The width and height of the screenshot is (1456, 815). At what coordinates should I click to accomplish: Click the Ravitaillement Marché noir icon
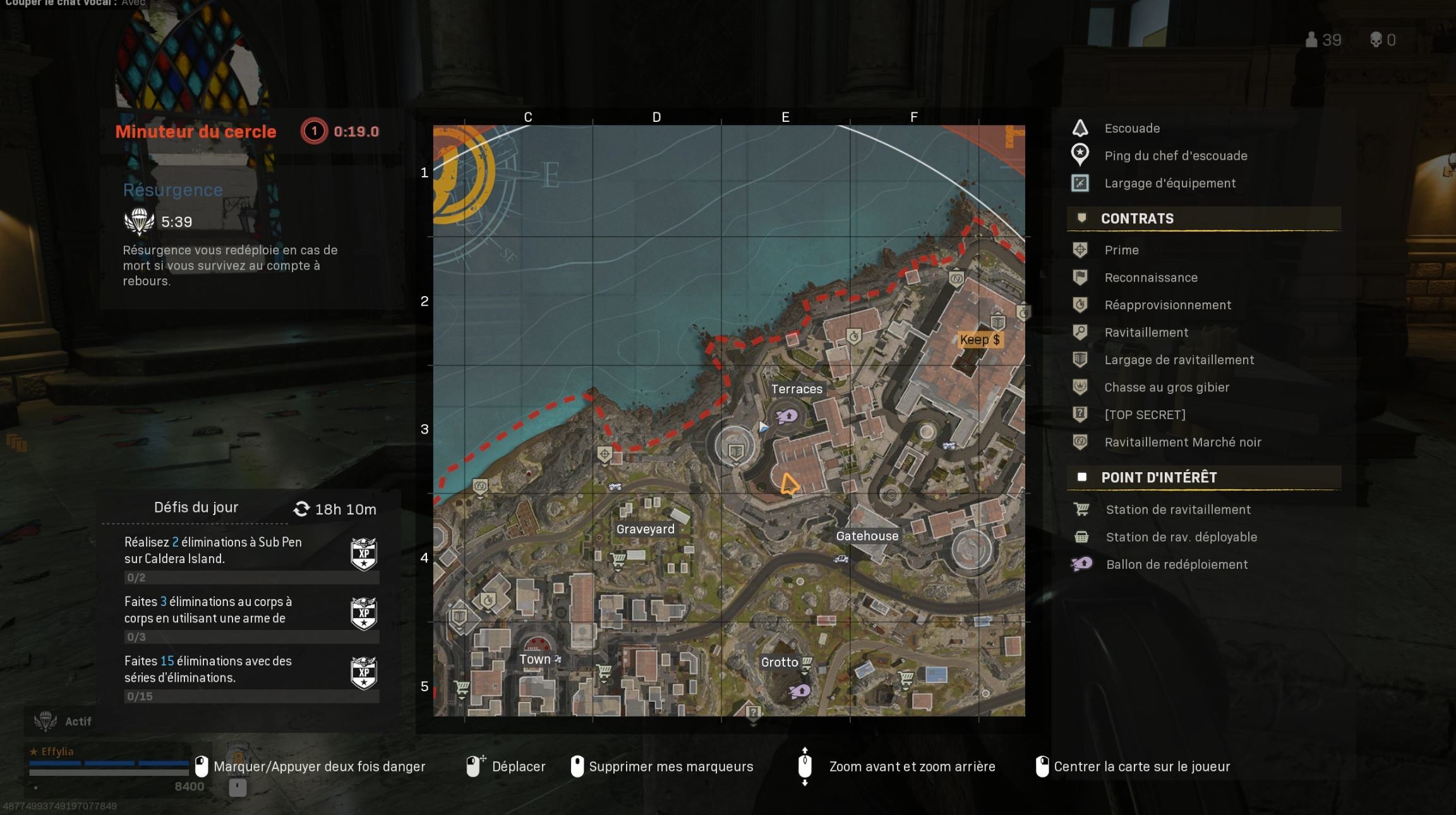pos(1080,442)
